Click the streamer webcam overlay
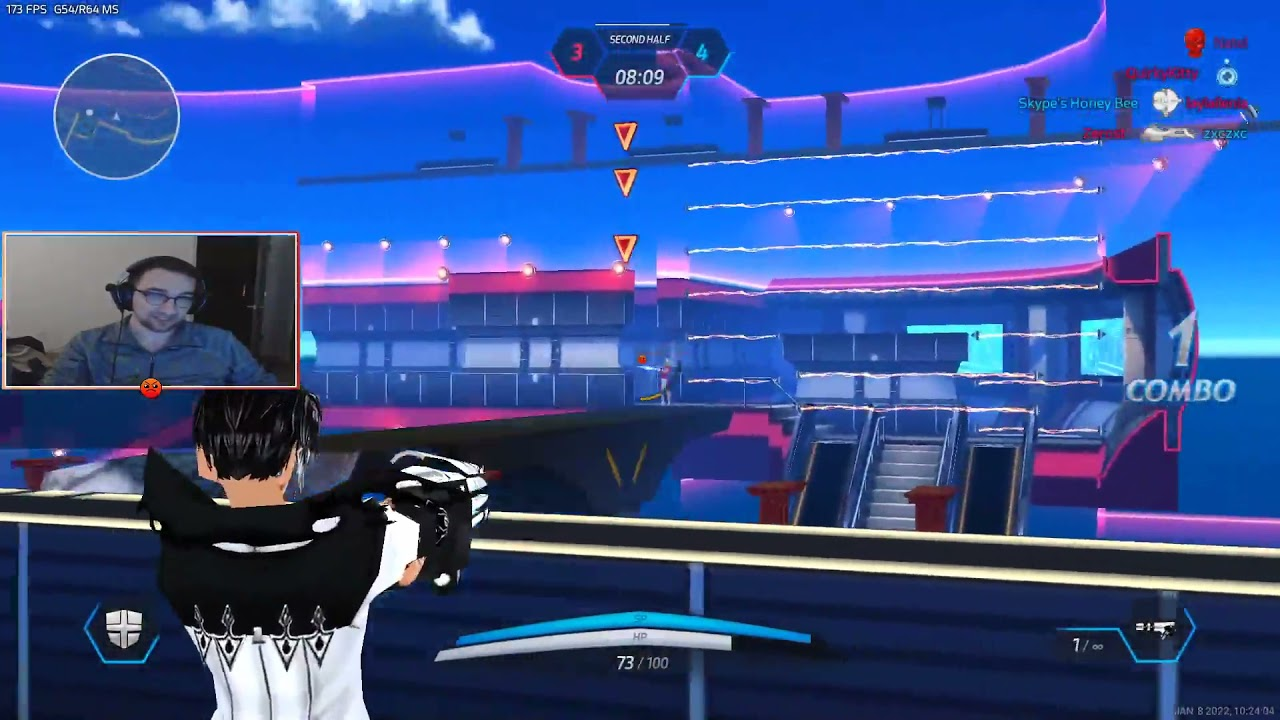Image resolution: width=1280 pixels, height=720 pixels. pyautogui.click(x=151, y=310)
